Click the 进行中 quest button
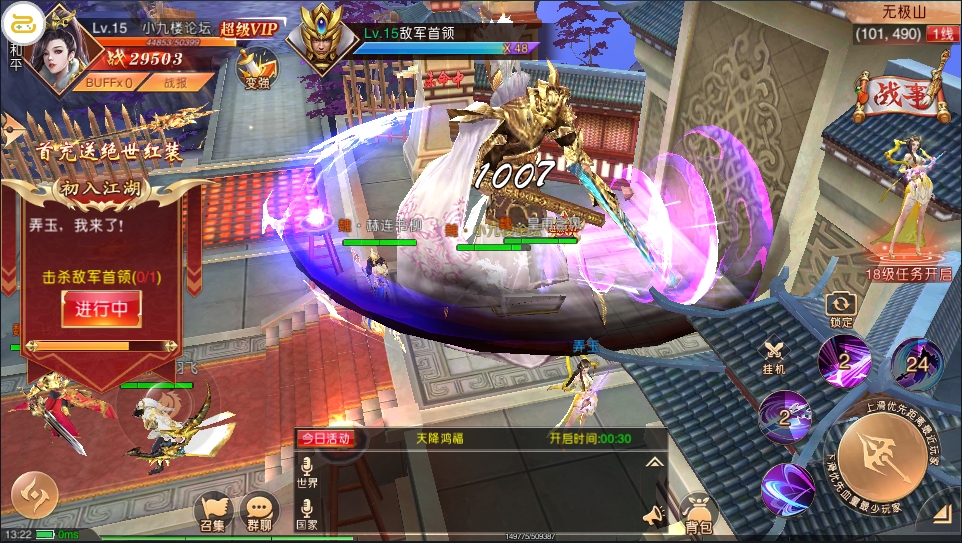The width and height of the screenshot is (962, 543). (x=101, y=309)
